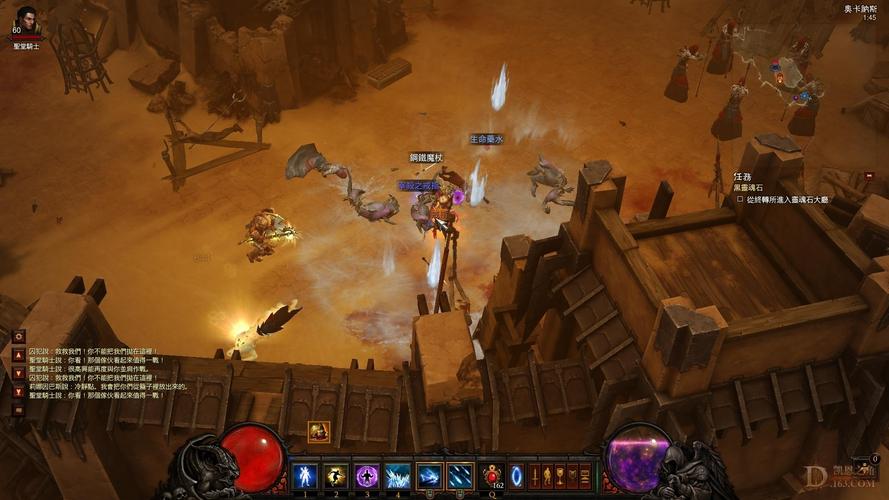Pick up the Life Potion item label
The height and width of the screenshot is (500, 889).
point(486,139)
